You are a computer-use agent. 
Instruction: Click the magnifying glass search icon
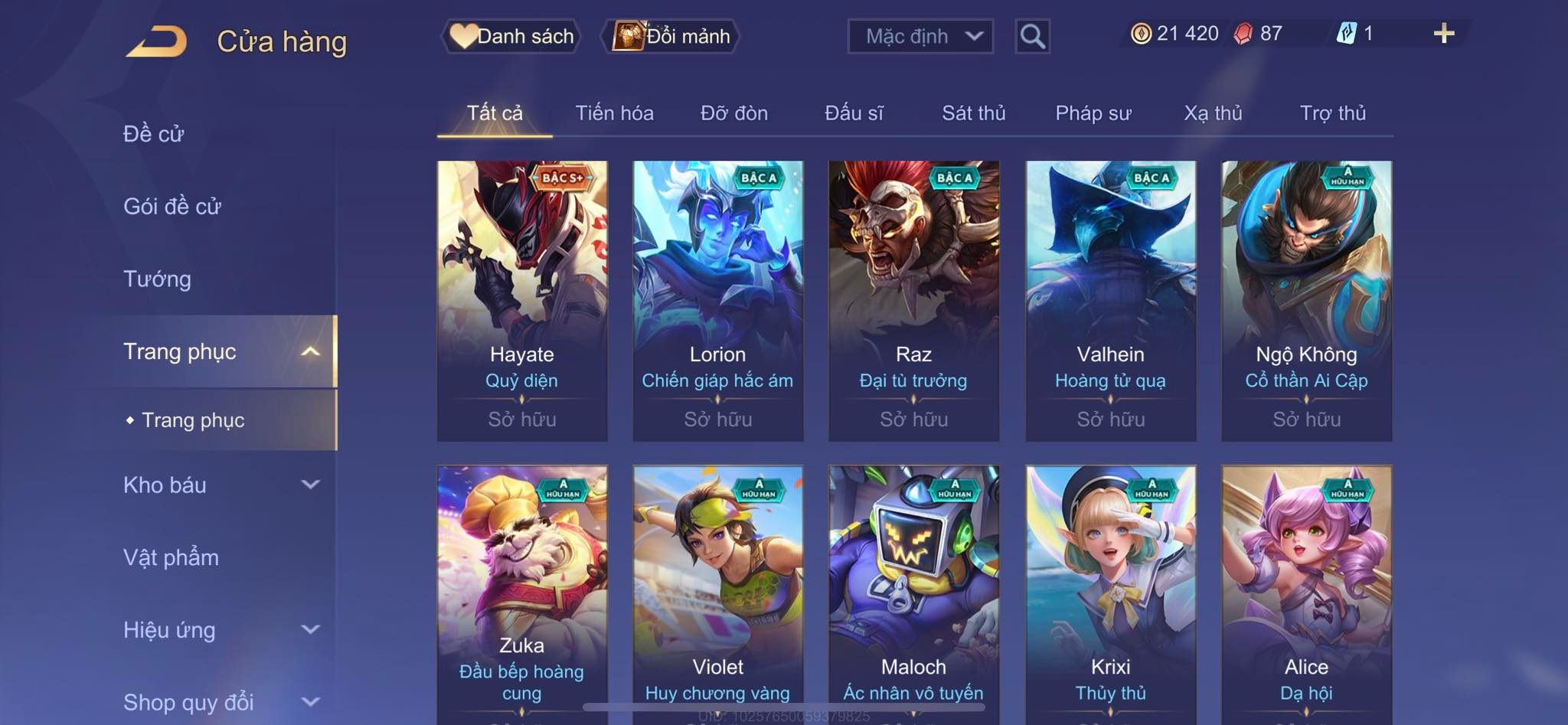coord(1032,36)
